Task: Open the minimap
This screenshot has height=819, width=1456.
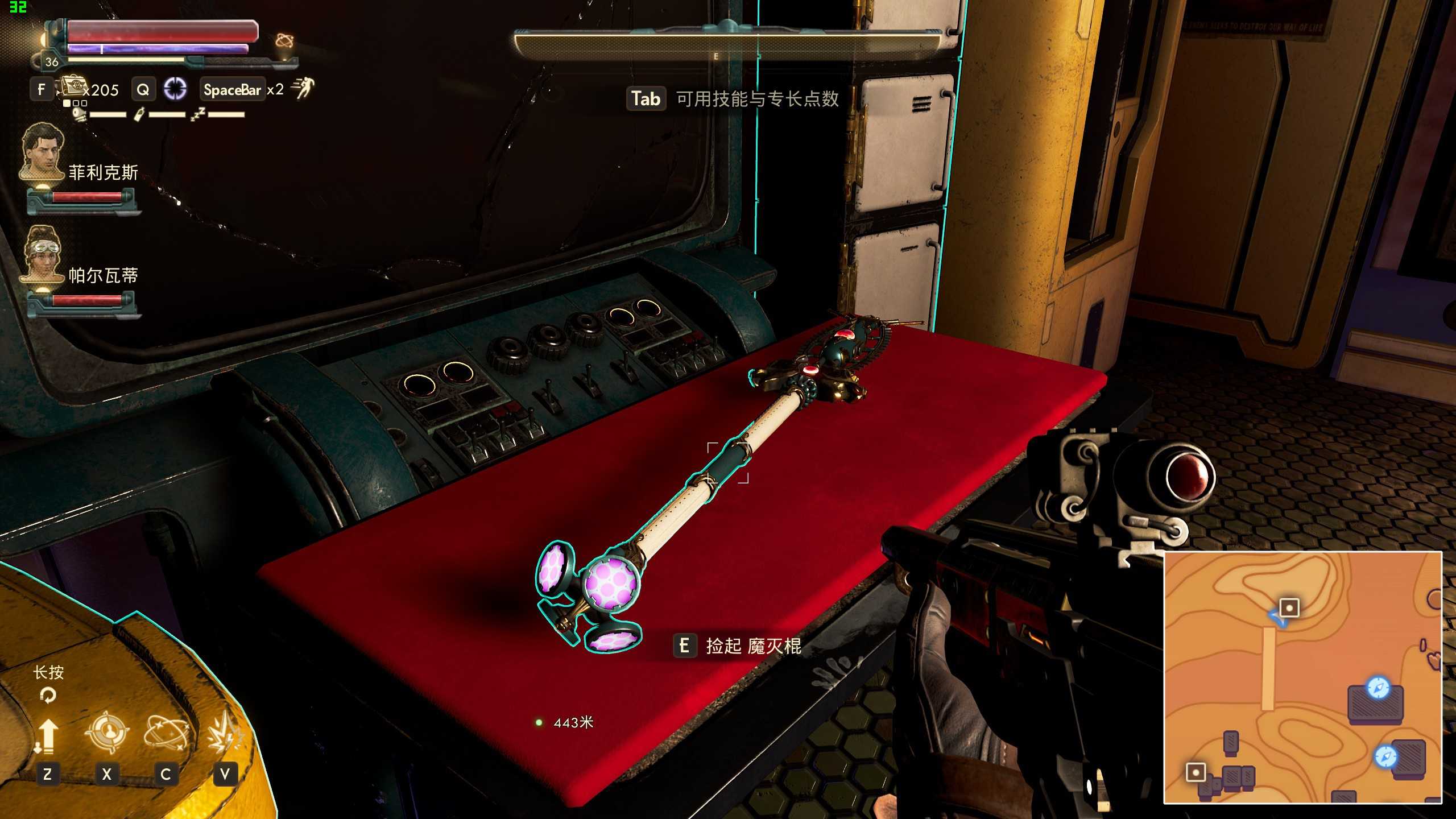Action: tap(1302, 677)
